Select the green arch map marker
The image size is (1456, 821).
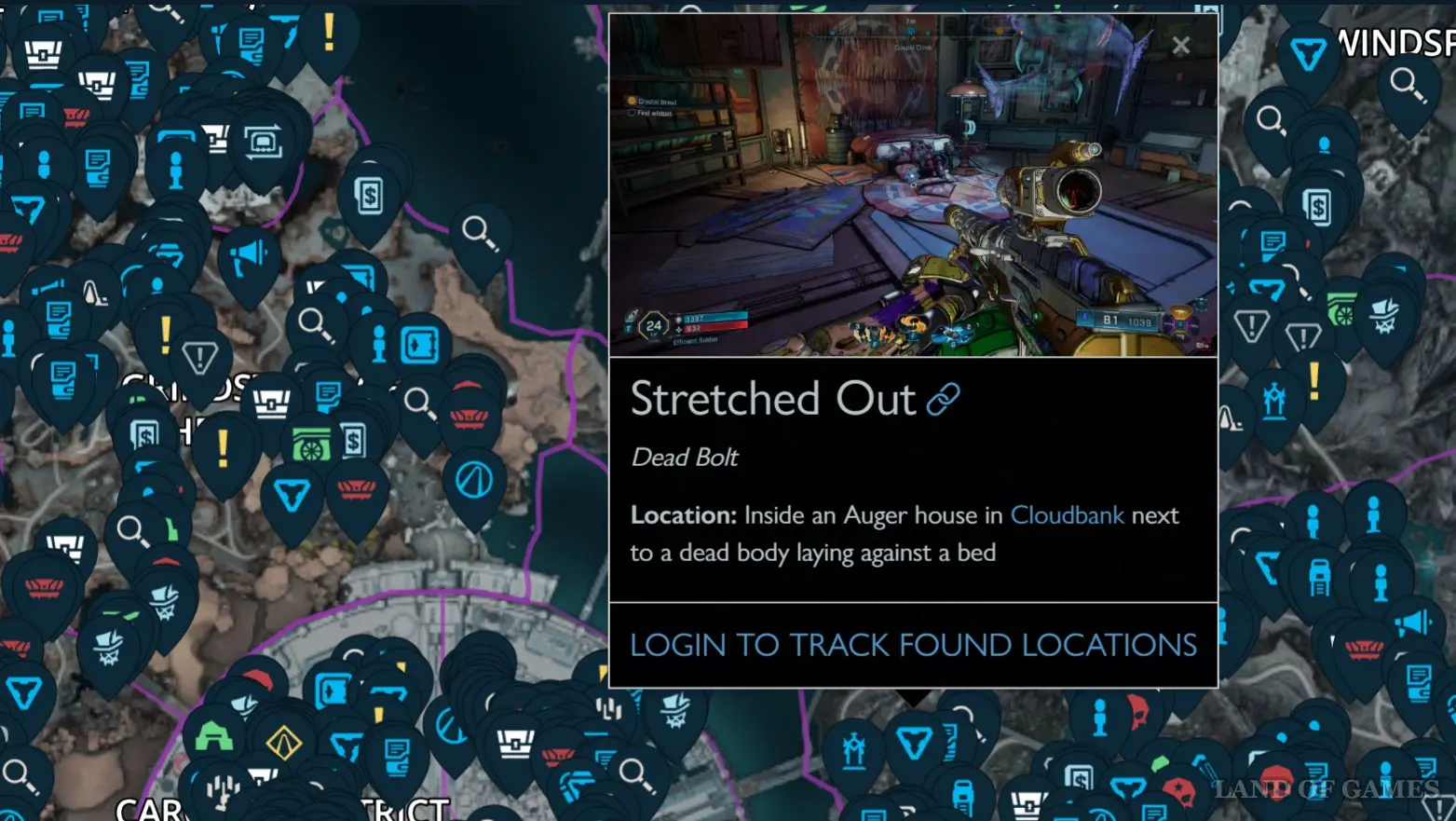click(x=214, y=737)
